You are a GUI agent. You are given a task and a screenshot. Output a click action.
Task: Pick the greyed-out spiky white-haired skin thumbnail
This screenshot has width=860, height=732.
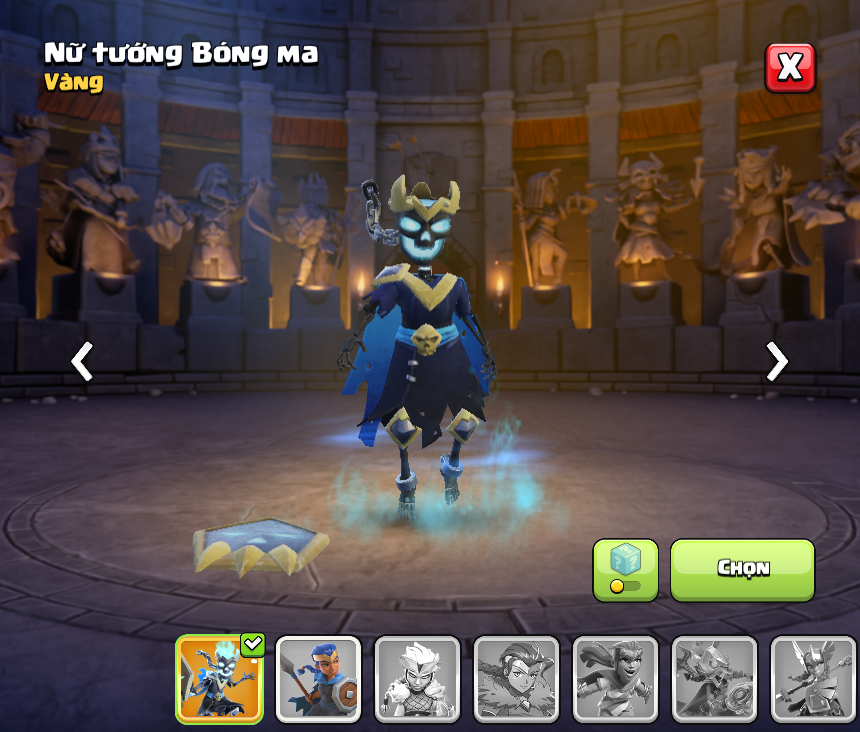pyautogui.click(x=417, y=679)
